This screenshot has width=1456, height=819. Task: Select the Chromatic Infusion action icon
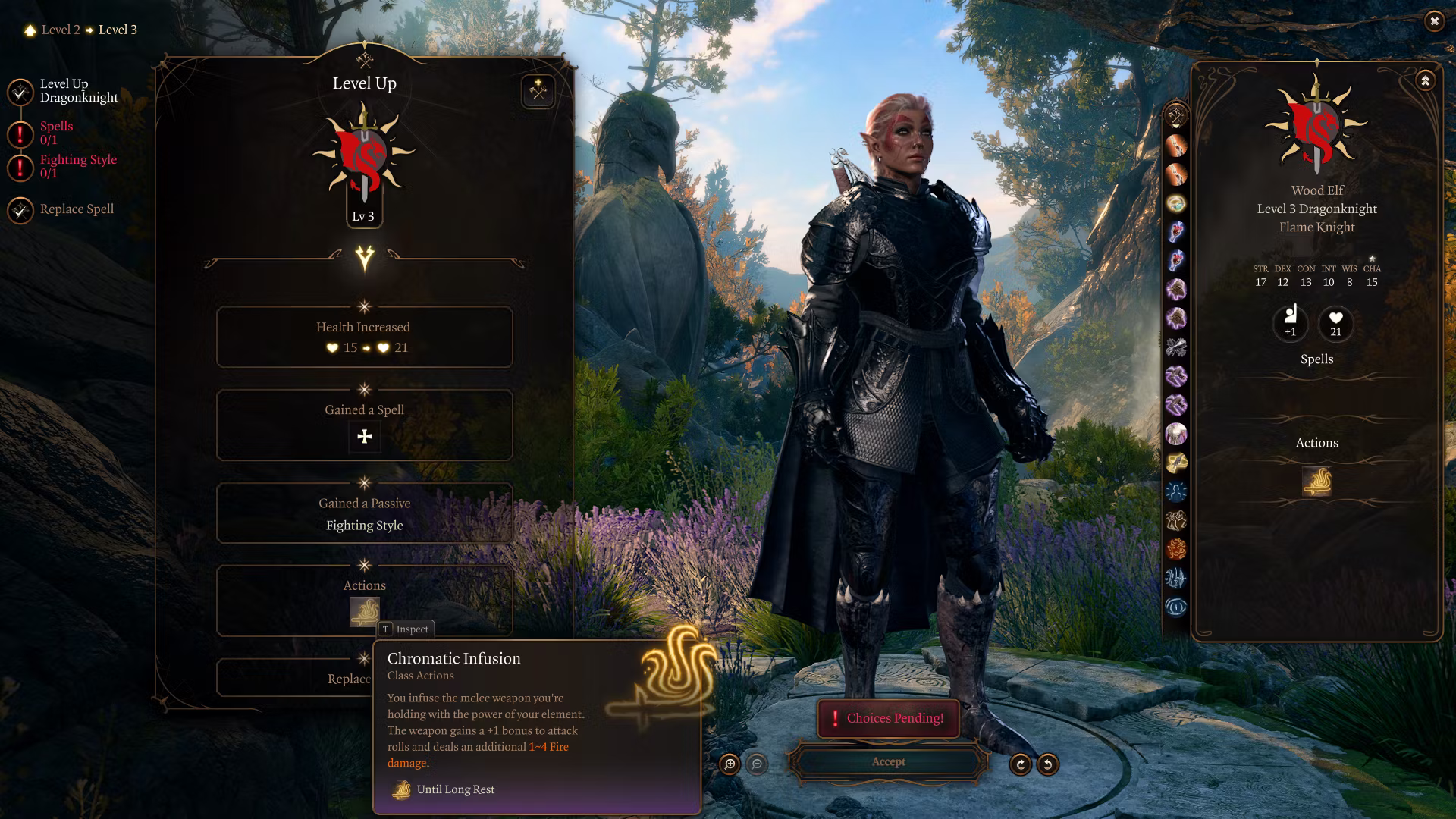(364, 611)
